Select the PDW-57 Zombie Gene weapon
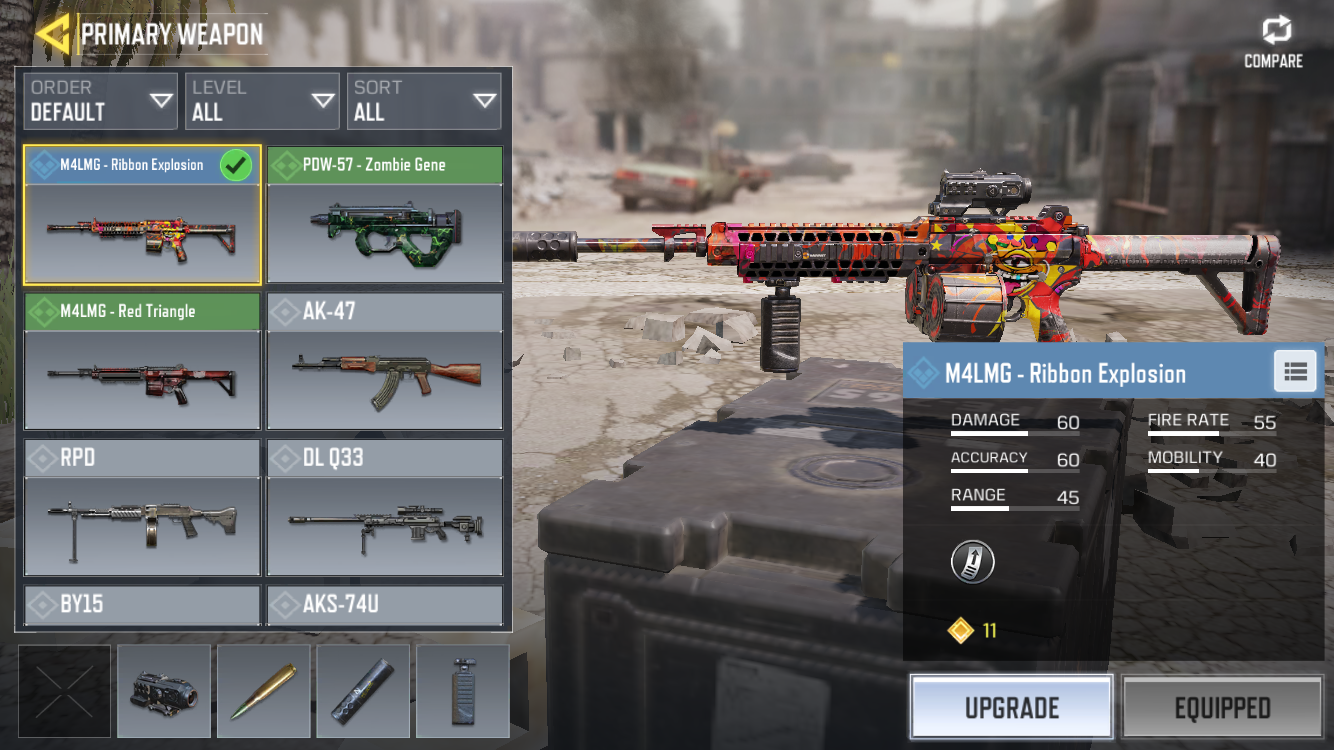Screen dimensions: 1334x750 [385, 215]
